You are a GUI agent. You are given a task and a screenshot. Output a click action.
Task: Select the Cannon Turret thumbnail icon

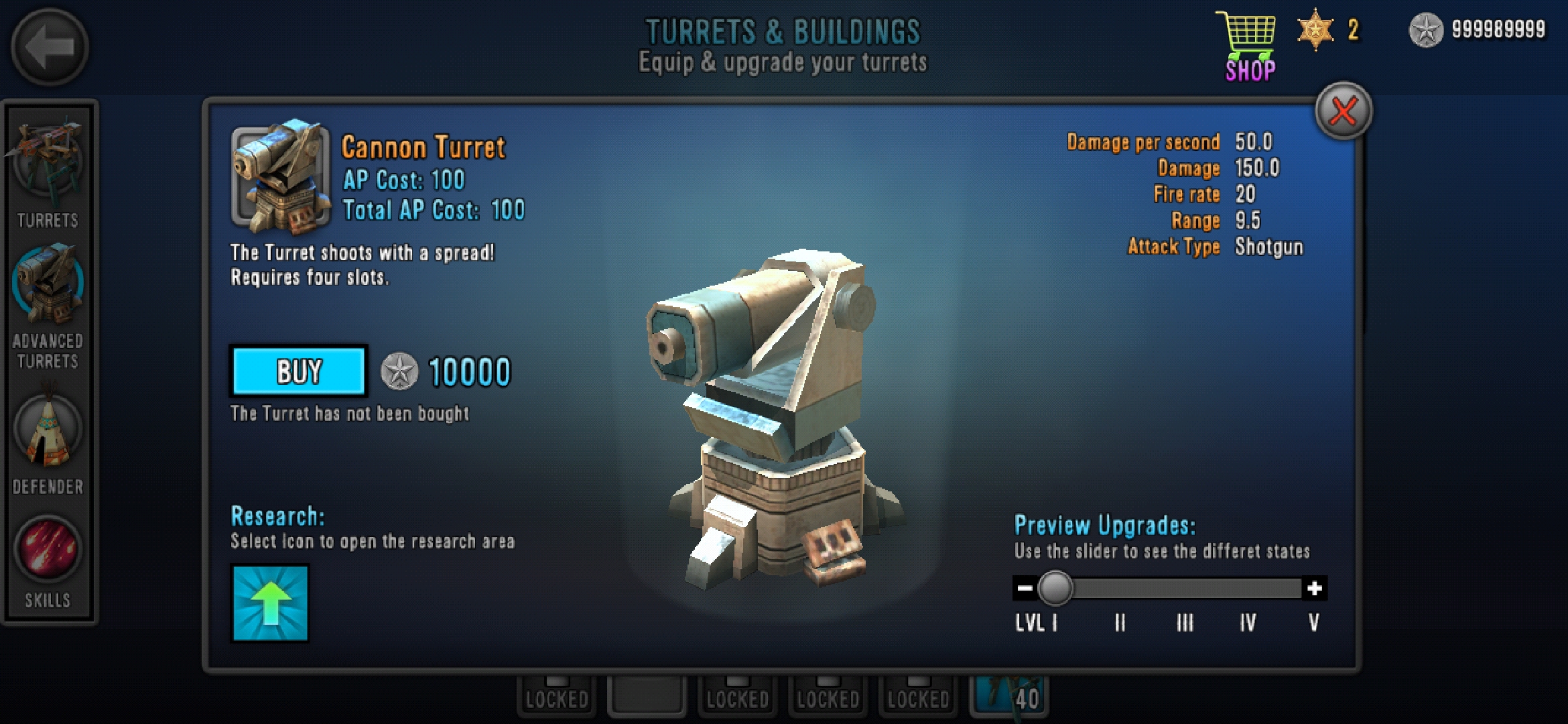click(281, 177)
